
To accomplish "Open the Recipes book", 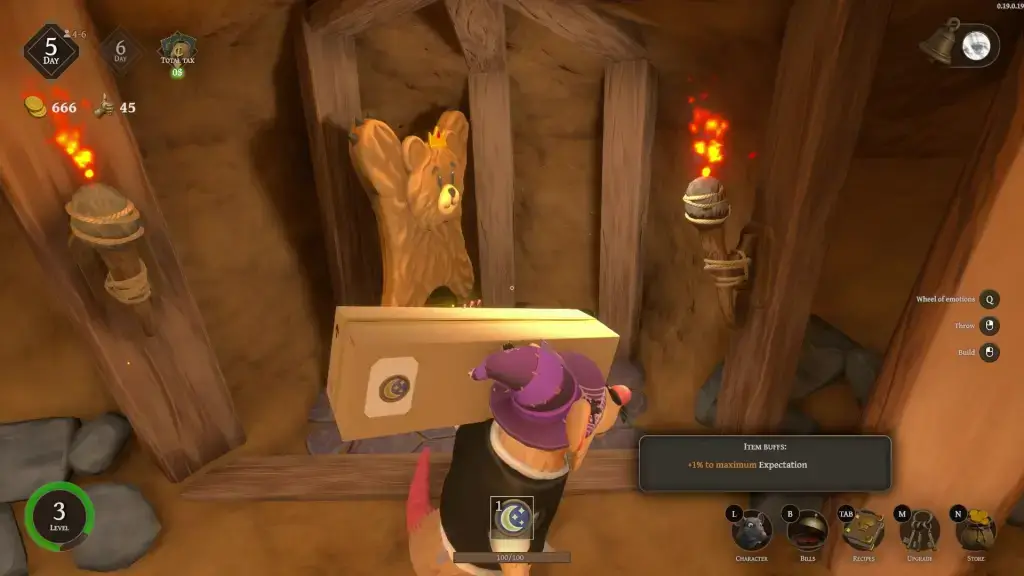I will pos(861,529).
